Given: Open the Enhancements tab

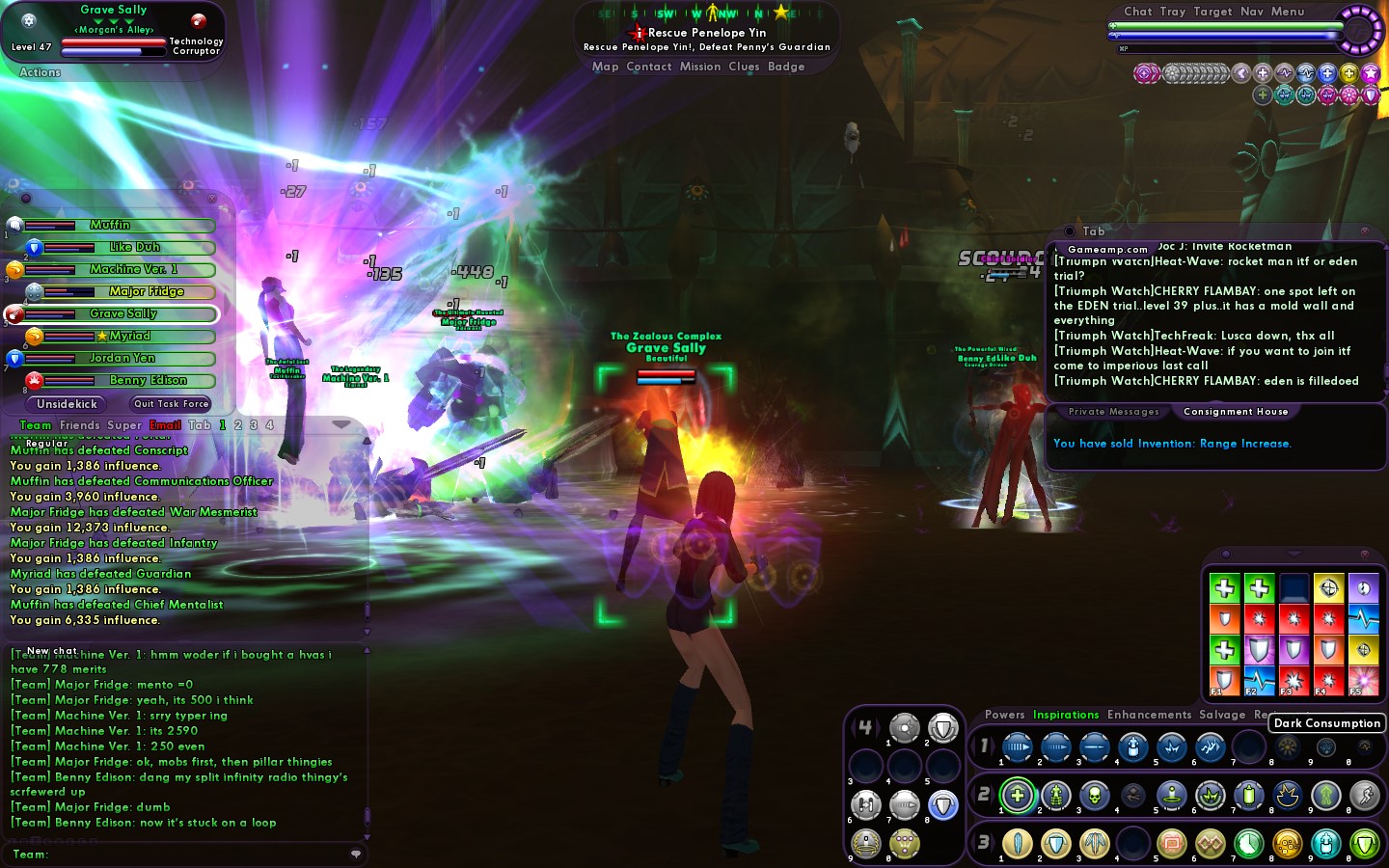Looking at the screenshot, I should (1149, 715).
